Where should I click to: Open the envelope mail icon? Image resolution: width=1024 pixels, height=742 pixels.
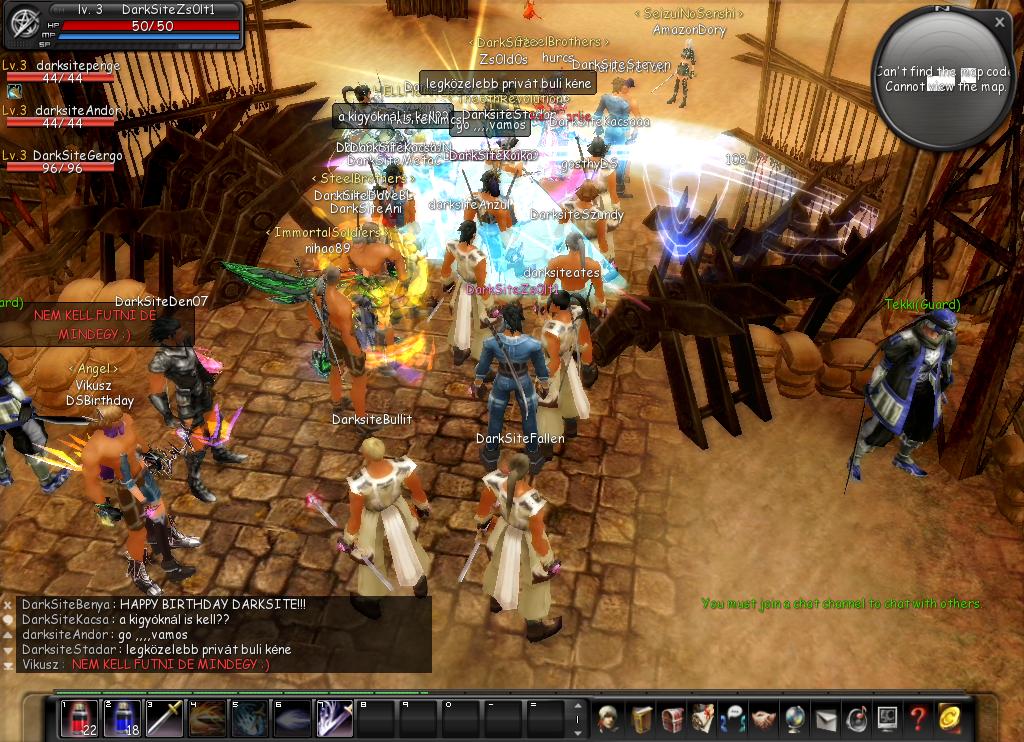pos(826,718)
